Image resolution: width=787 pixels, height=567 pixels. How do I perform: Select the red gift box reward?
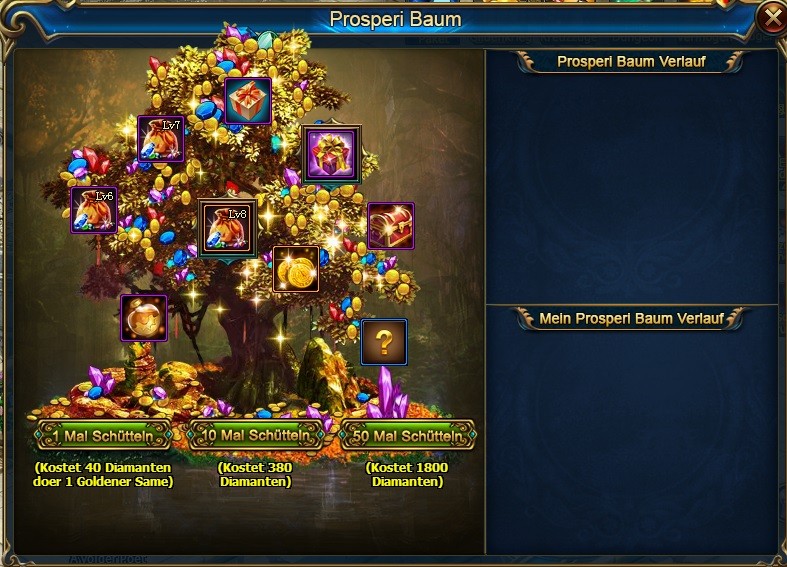pos(248,101)
